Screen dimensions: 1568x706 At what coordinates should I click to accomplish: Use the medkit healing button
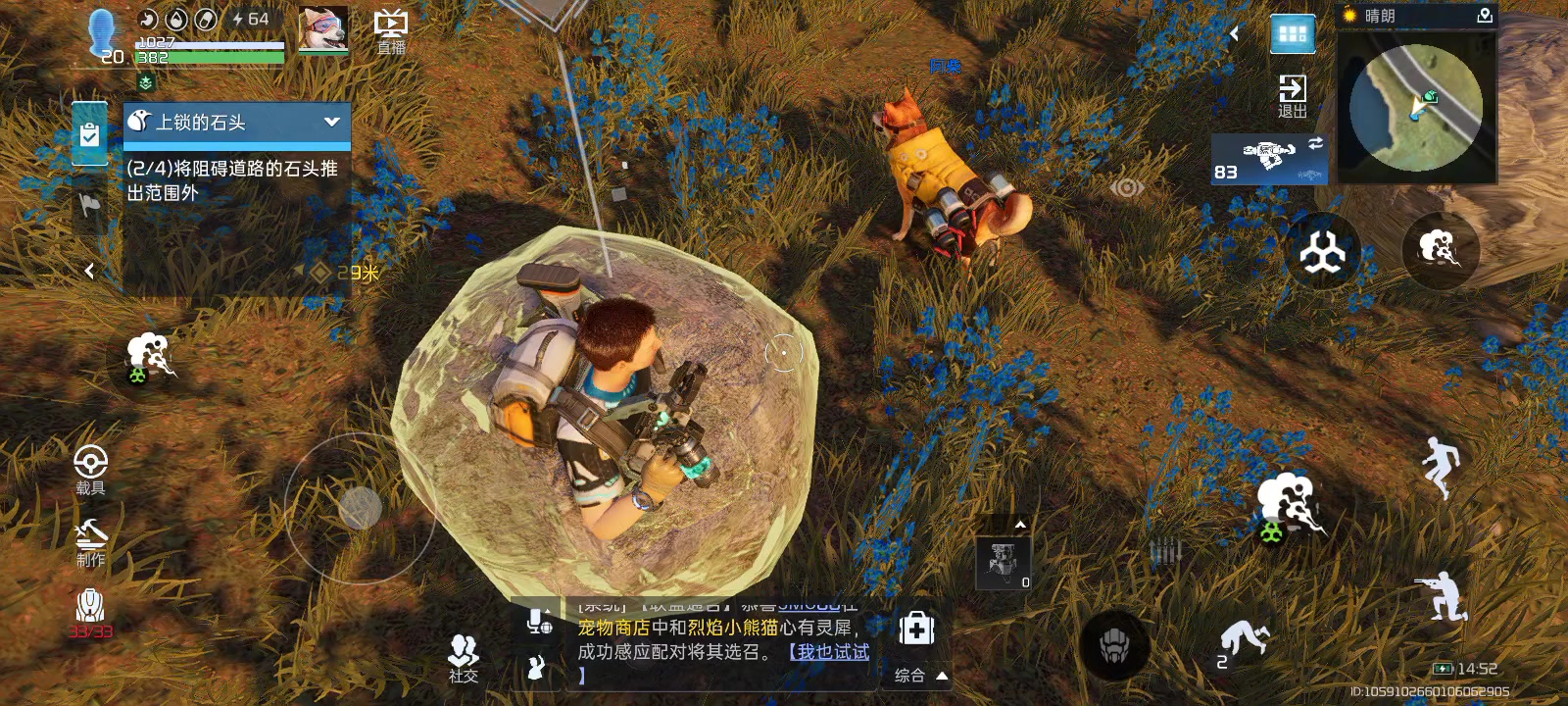[916, 629]
